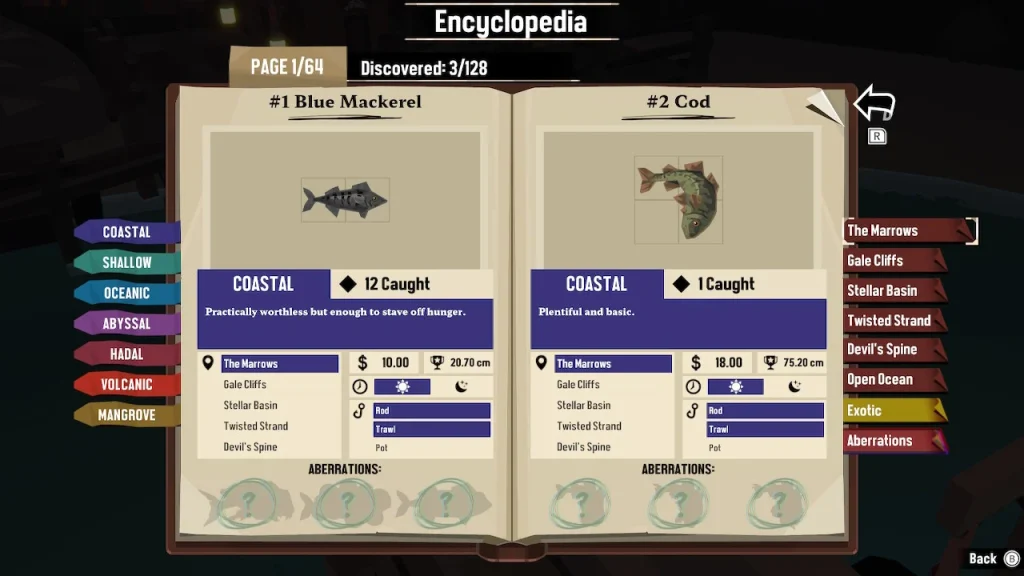Image resolution: width=1024 pixels, height=576 pixels.
Task: Switch to the Coastal category tab
Action: point(127,232)
